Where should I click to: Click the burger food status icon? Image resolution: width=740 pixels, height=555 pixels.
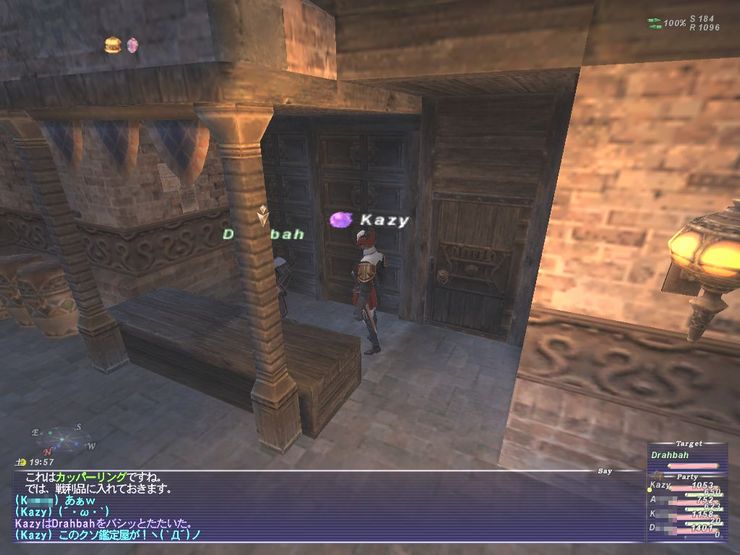[x=113, y=45]
